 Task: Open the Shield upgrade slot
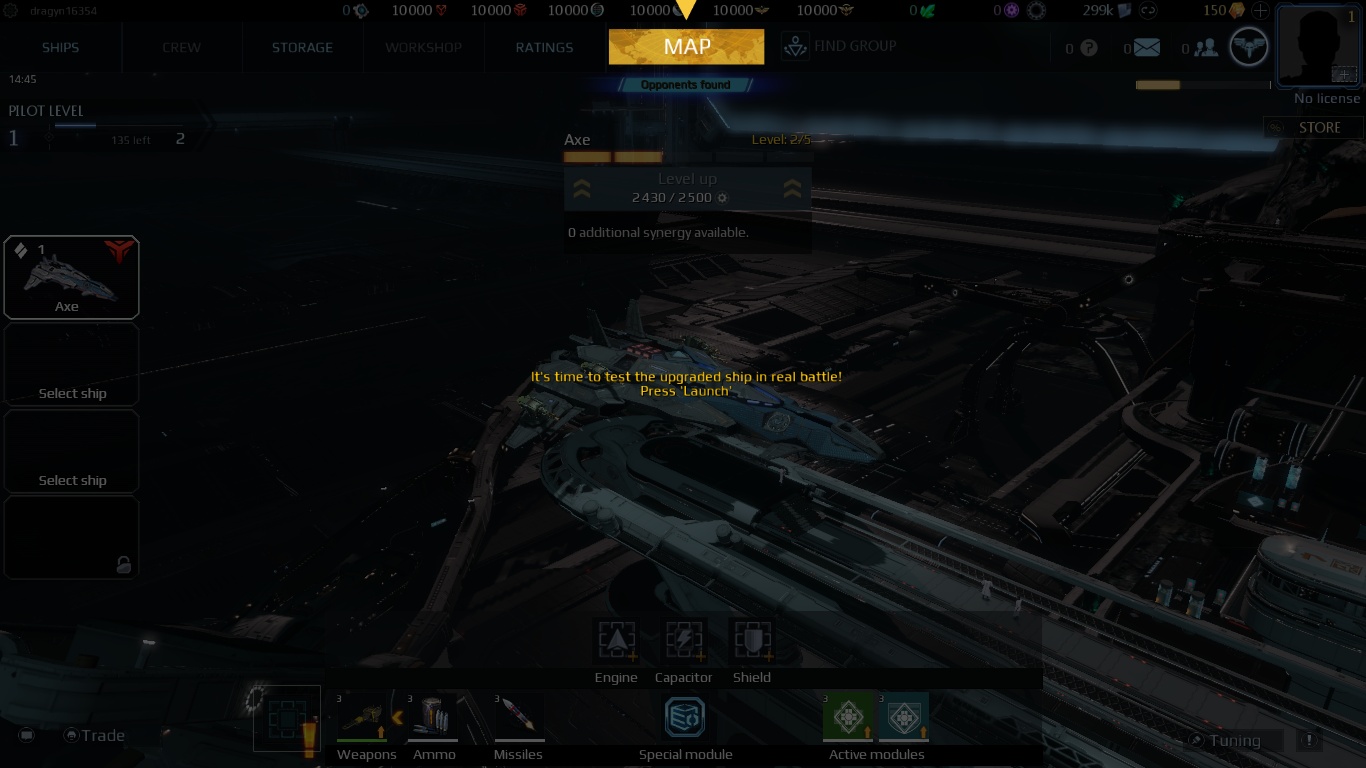[x=751, y=641]
